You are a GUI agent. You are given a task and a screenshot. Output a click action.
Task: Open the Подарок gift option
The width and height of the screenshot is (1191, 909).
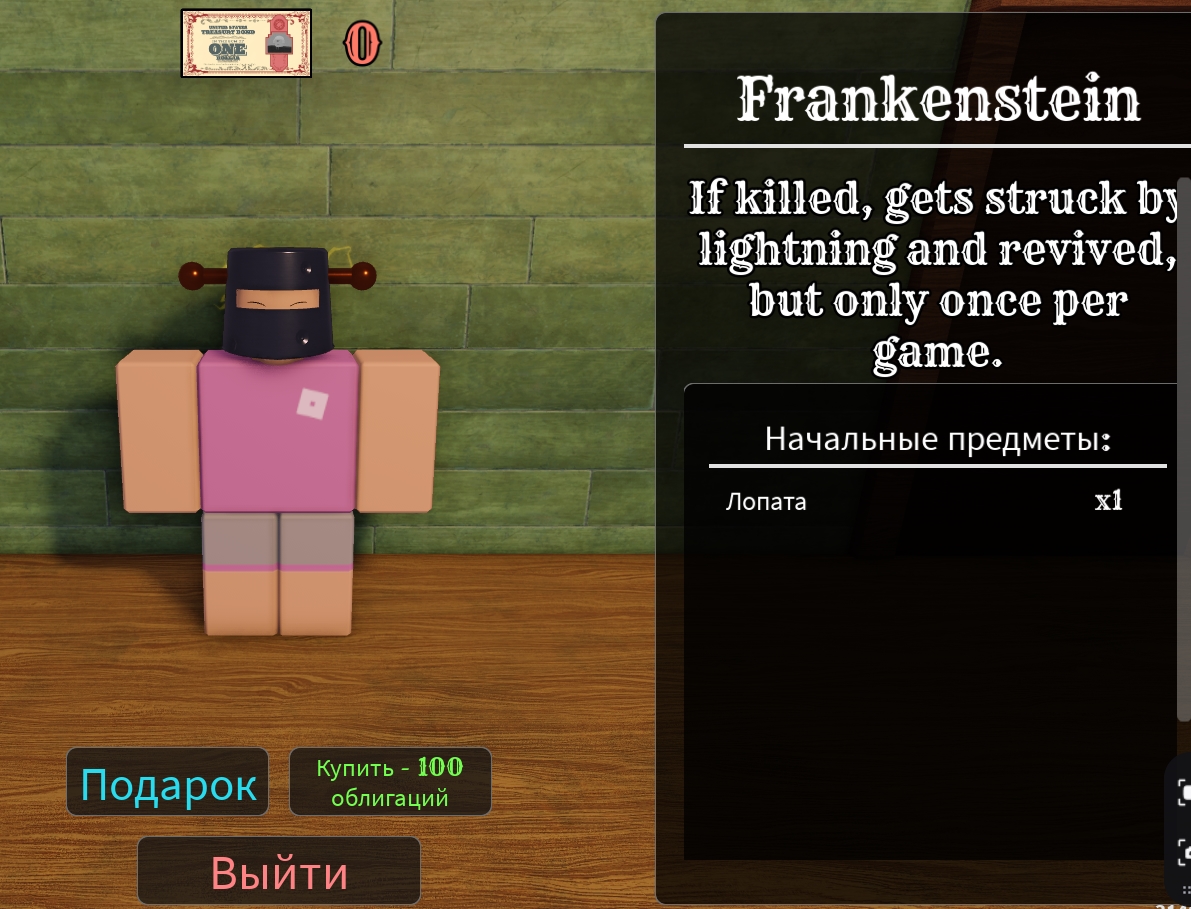point(168,783)
